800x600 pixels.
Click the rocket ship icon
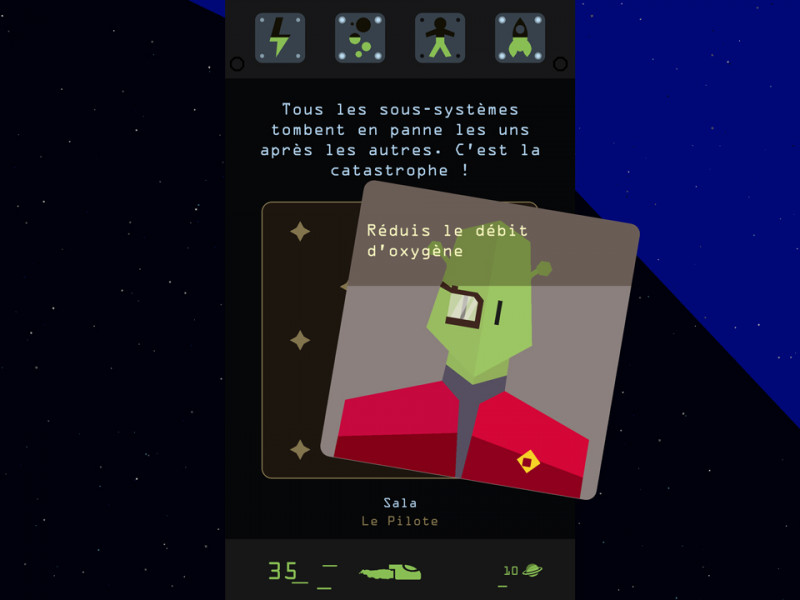[x=520, y=38]
